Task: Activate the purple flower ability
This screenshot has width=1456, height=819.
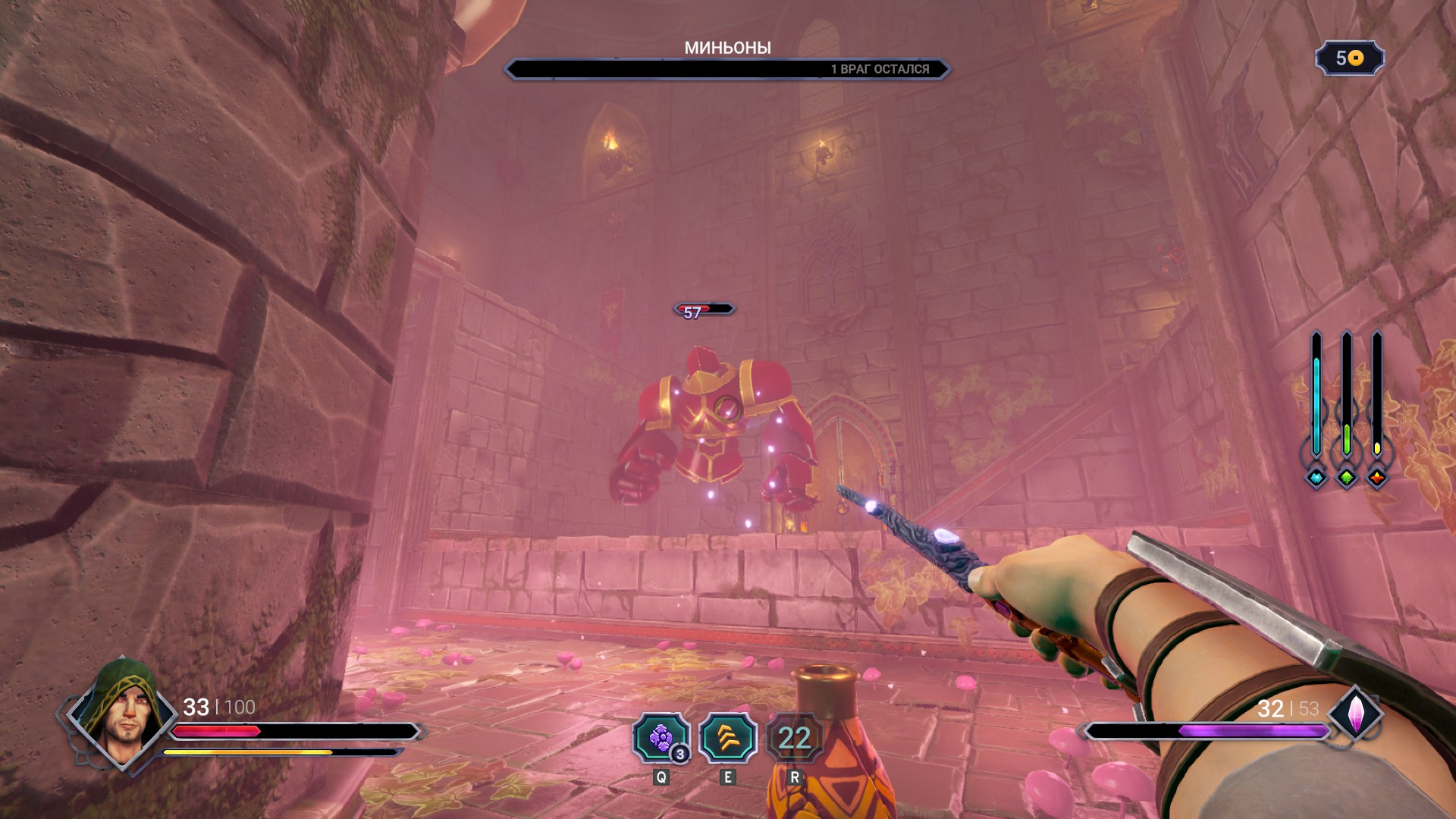Action: pyautogui.click(x=661, y=738)
